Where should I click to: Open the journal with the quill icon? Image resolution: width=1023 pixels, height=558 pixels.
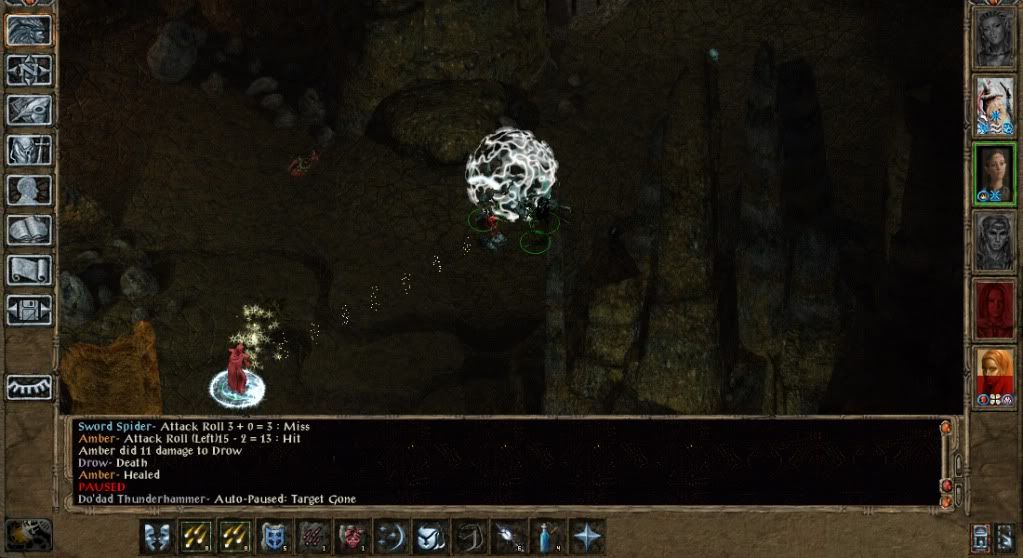[x=29, y=109]
